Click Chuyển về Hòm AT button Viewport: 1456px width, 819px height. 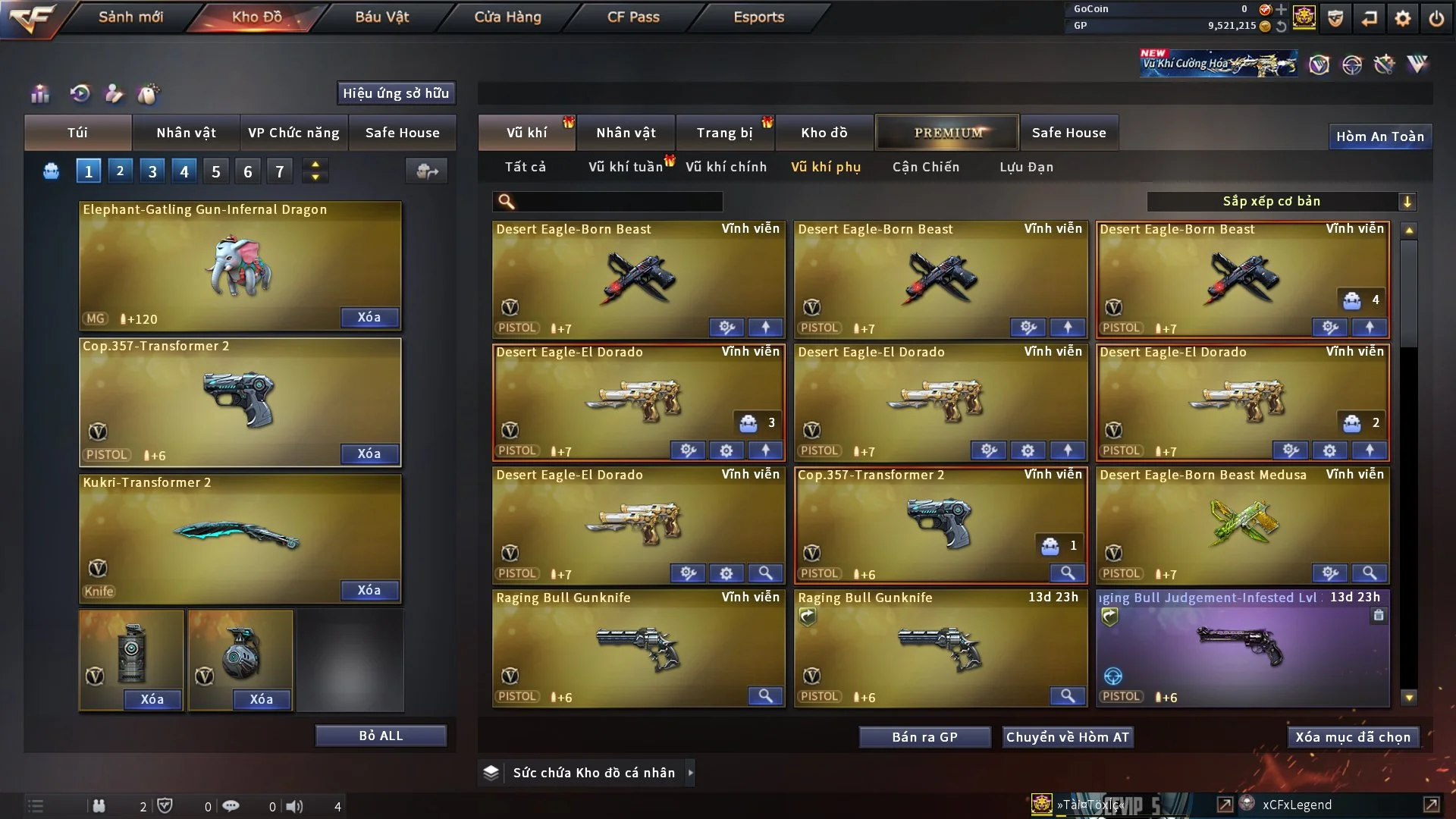click(x=1067, y=737)
